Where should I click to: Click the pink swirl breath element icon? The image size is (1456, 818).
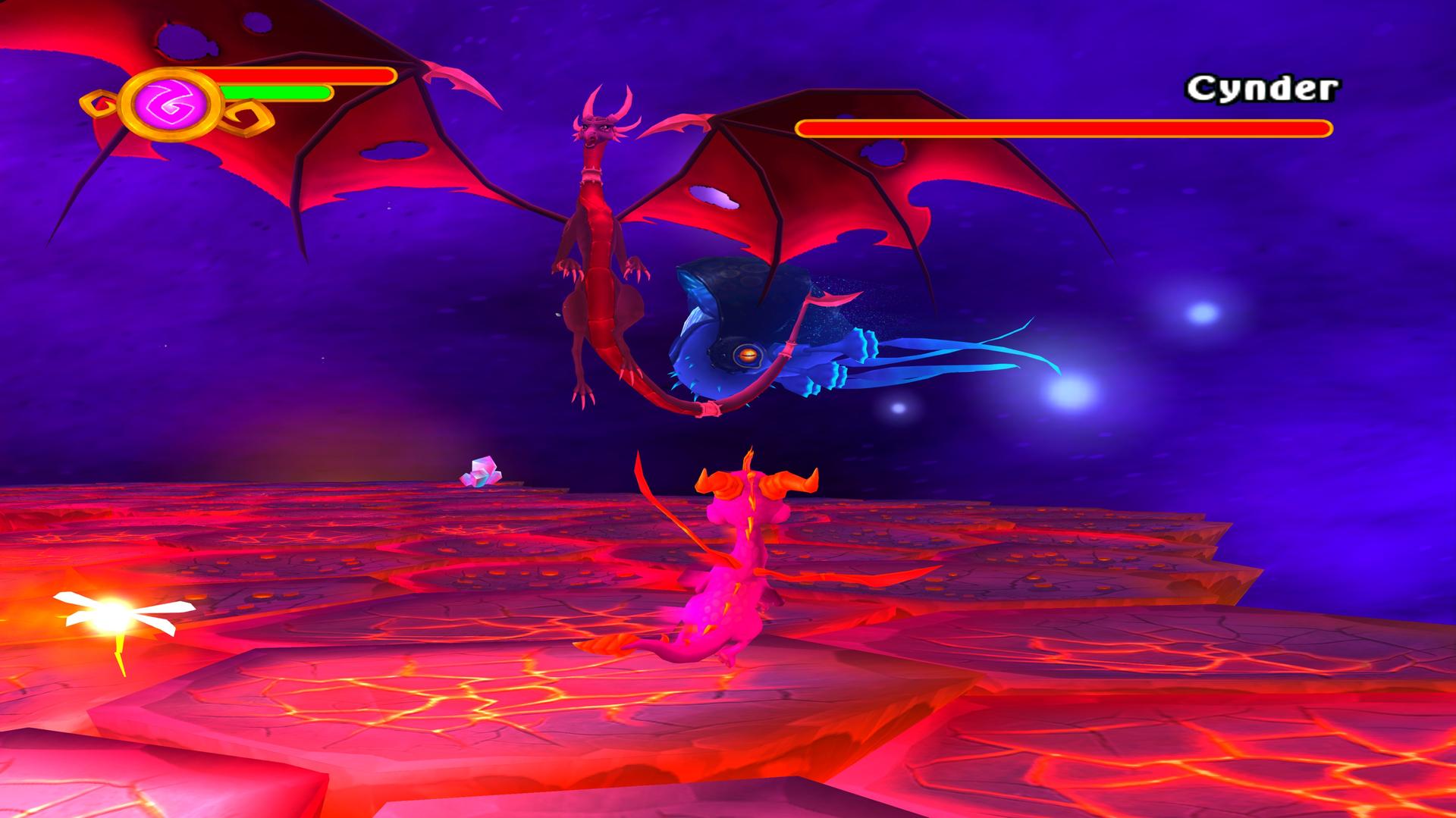[x=169, y=103]
